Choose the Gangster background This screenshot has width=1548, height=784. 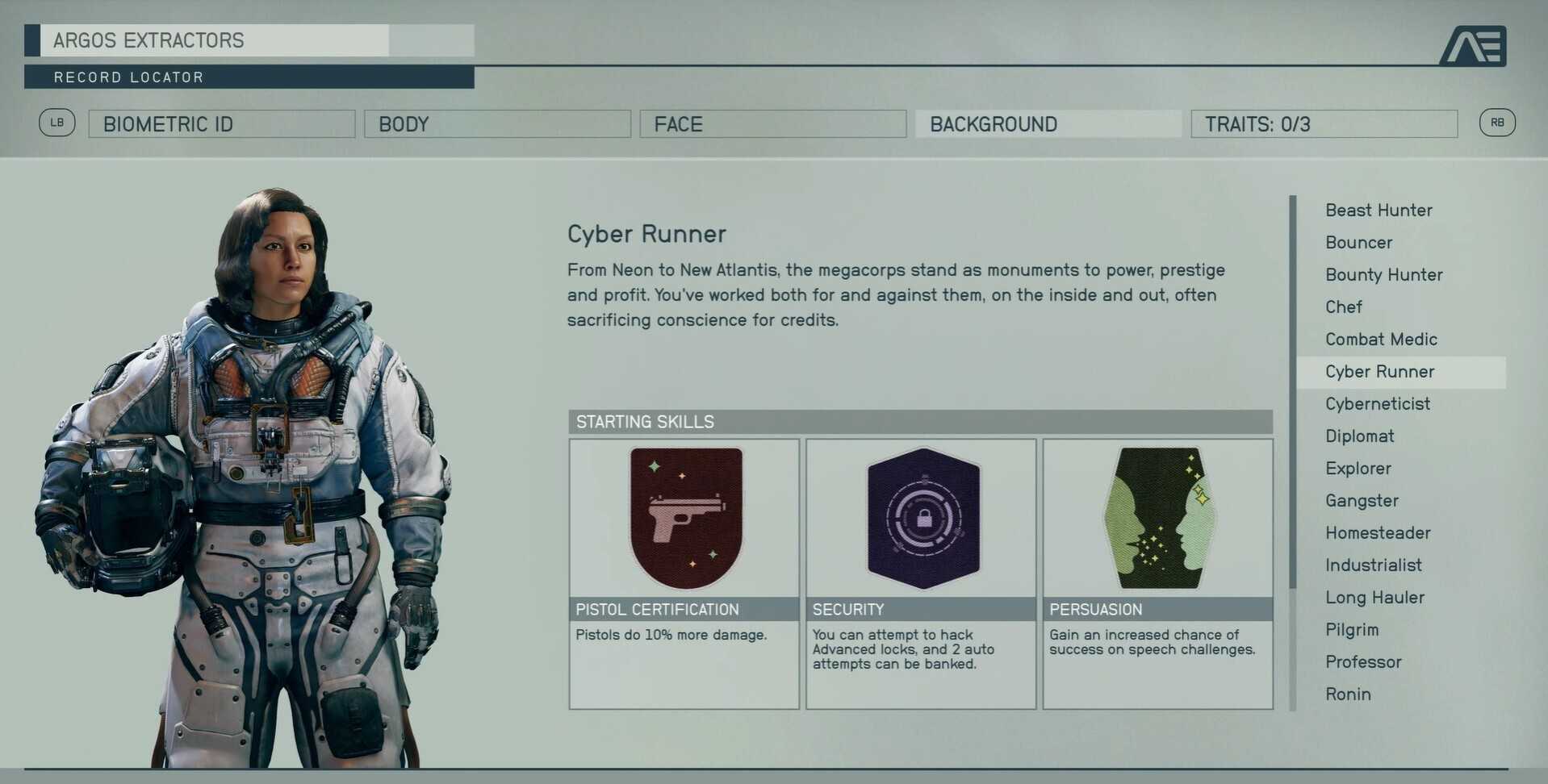click(x=1362, y=501)
